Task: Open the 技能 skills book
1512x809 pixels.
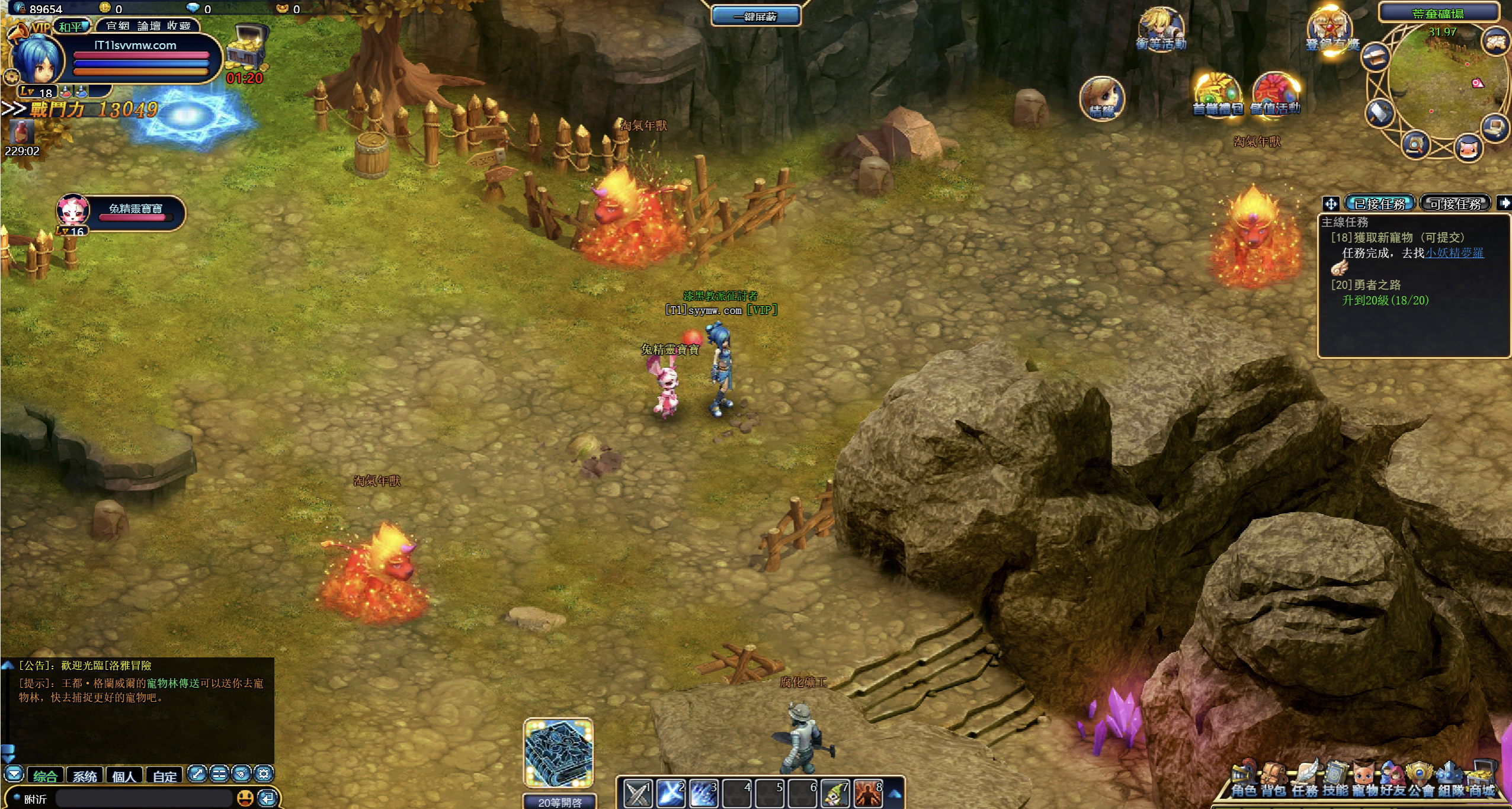Action: (1335, 781)
